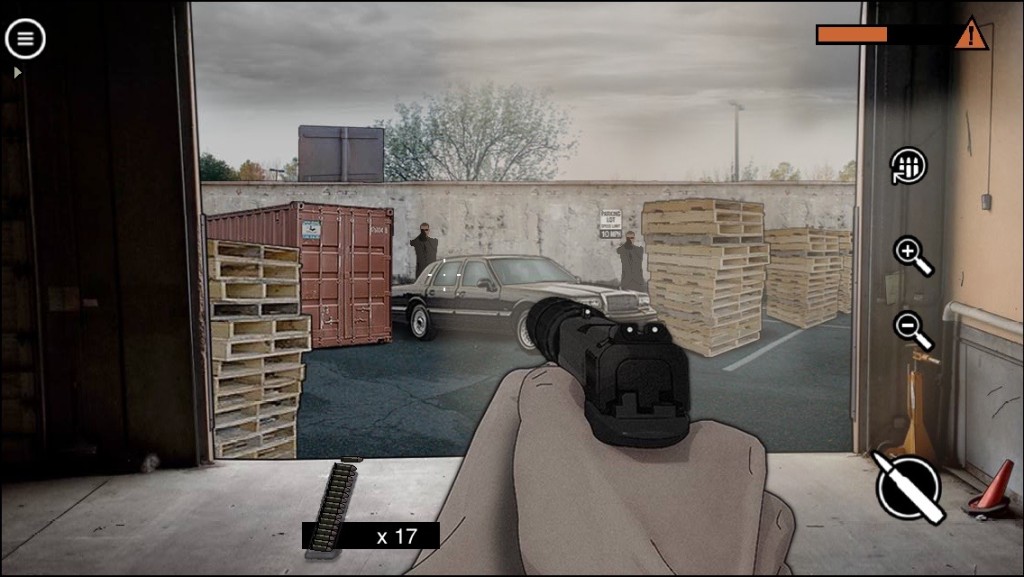Click the zoom-out magnifier button
The width and height of the screenshot is (1024, 577).
coord(912,329)
